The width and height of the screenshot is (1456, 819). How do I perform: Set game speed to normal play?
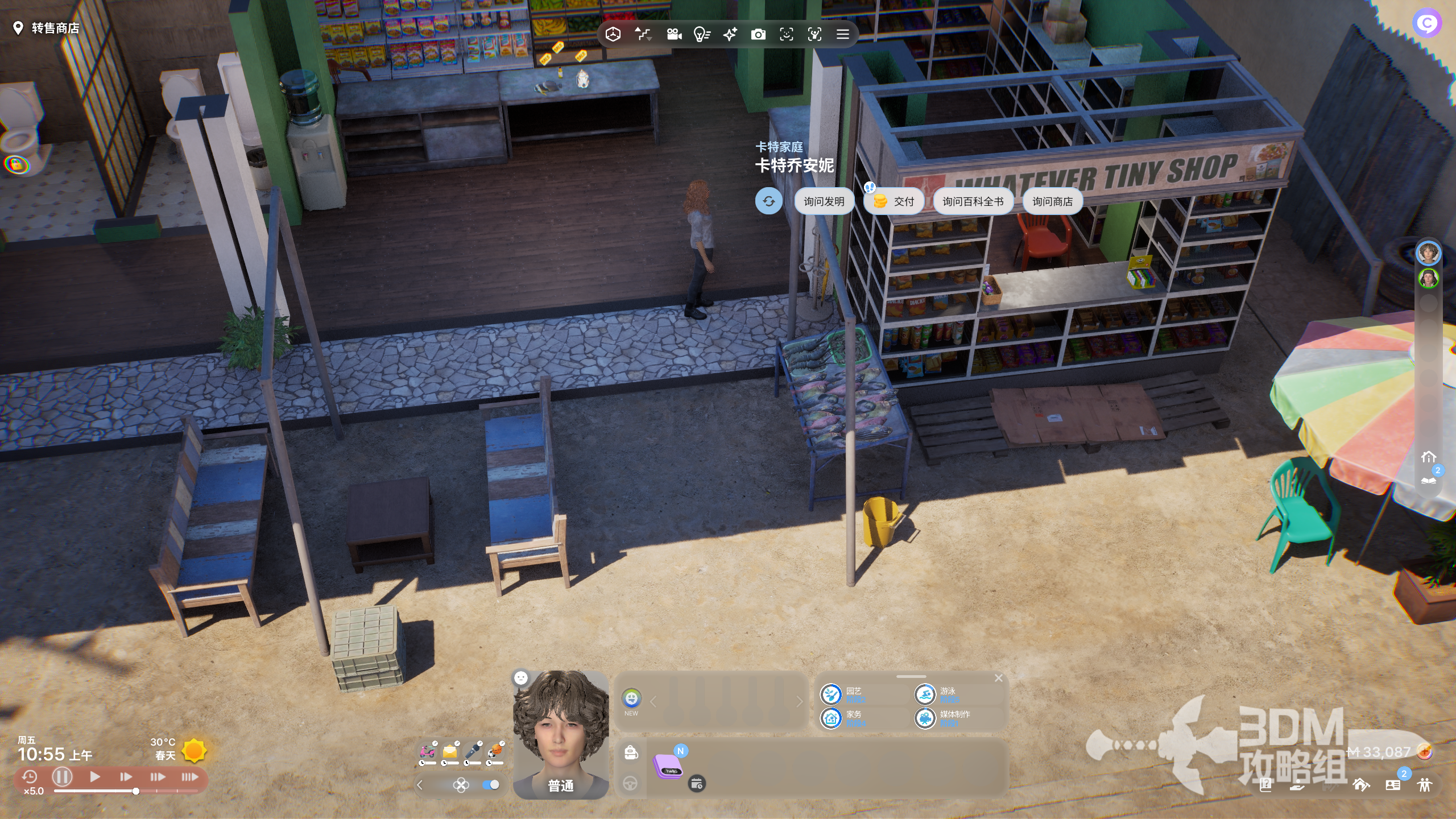[95, 776]
